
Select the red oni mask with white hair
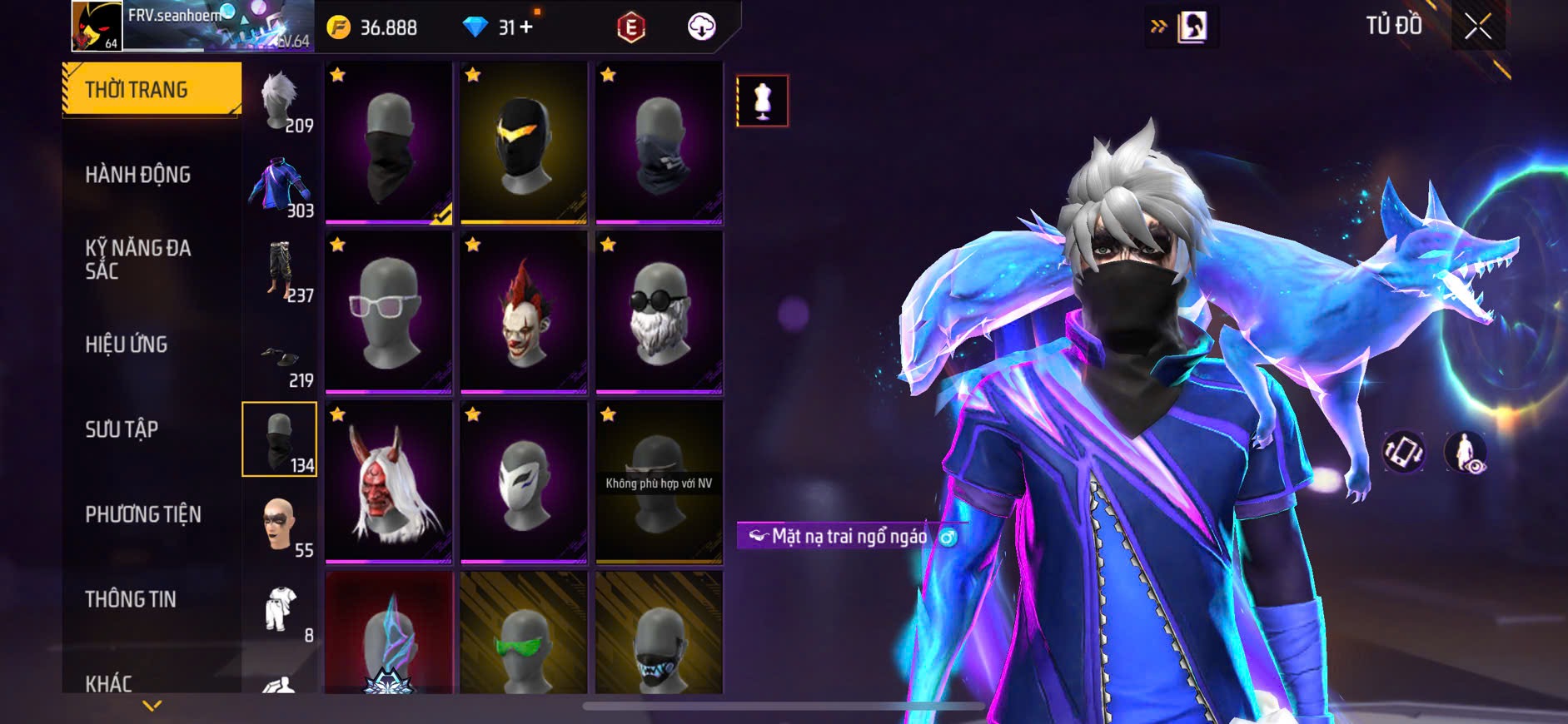click(388, 483)
